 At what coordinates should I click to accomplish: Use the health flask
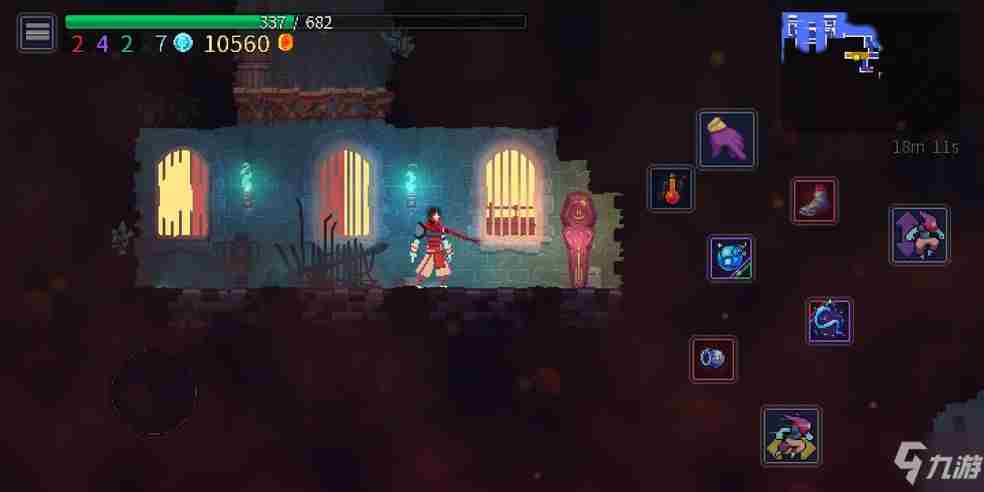(671, 188)
